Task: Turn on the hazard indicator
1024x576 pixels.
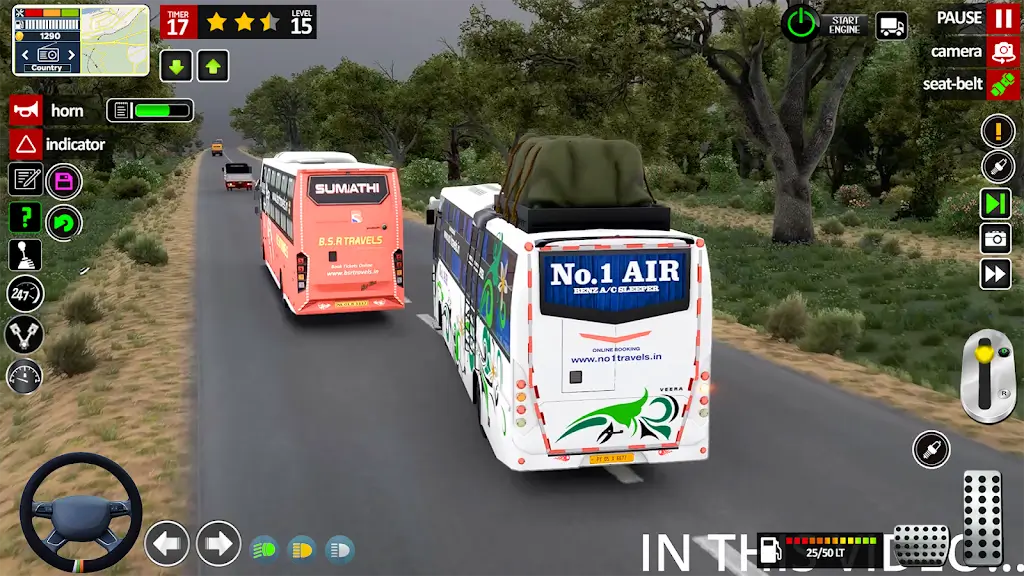Action: coord(26,145)
